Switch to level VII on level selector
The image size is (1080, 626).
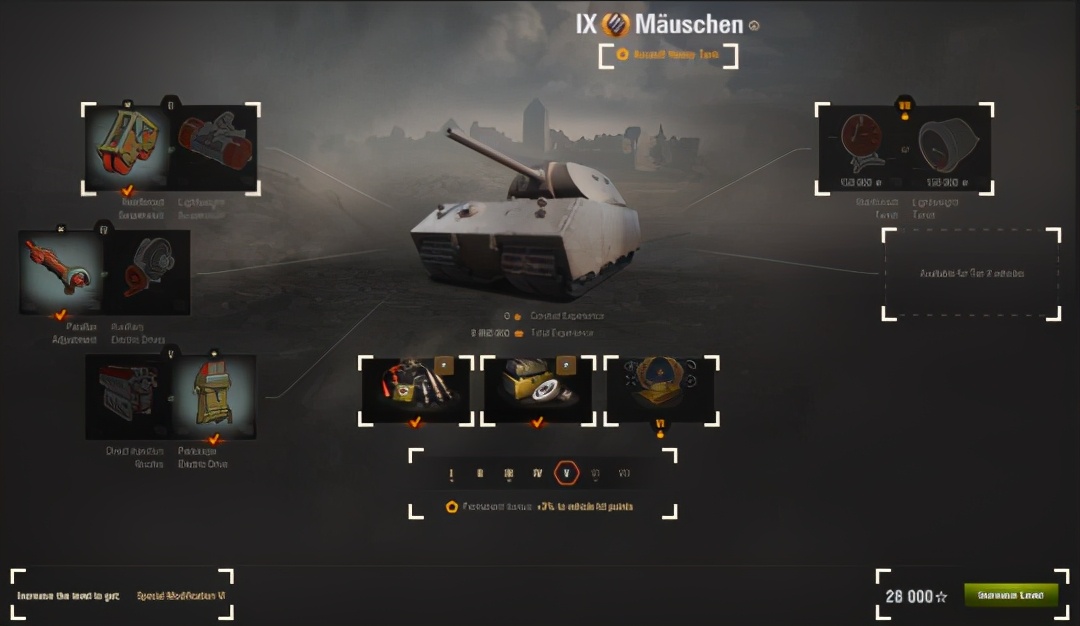pos(625,474)
